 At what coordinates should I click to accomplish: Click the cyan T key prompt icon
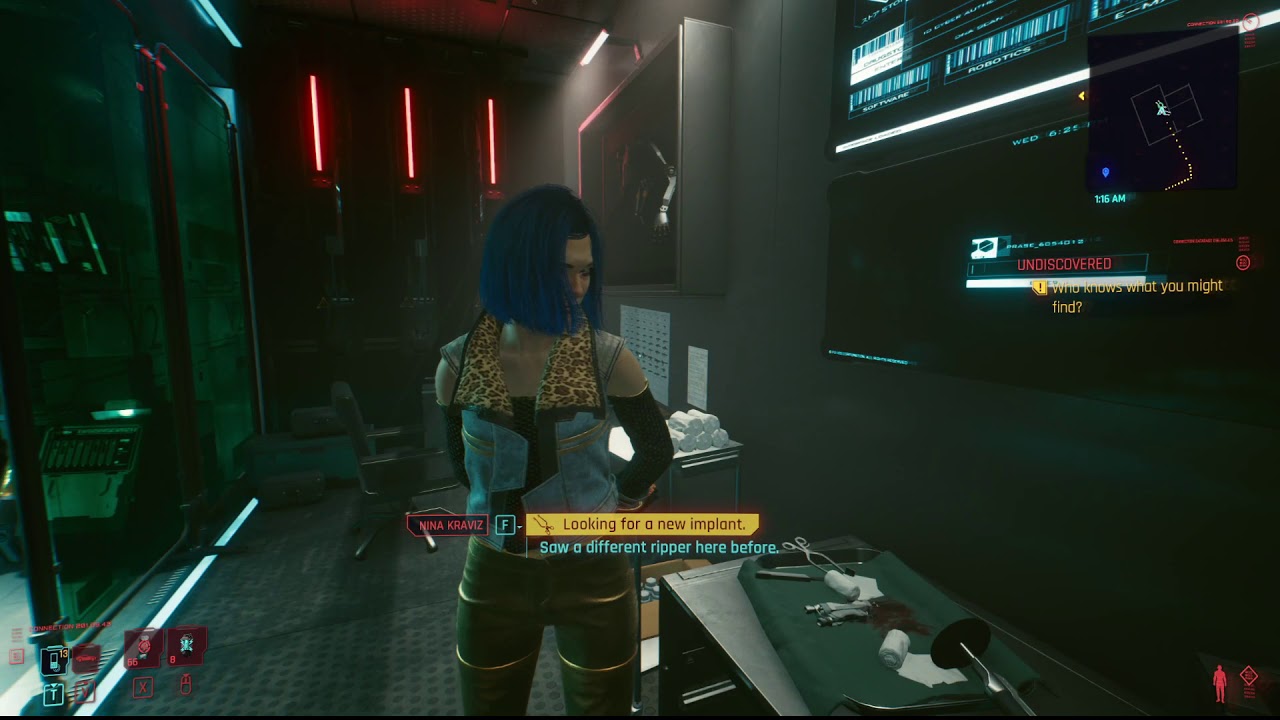pyautogui.click(x=53, y=693)
